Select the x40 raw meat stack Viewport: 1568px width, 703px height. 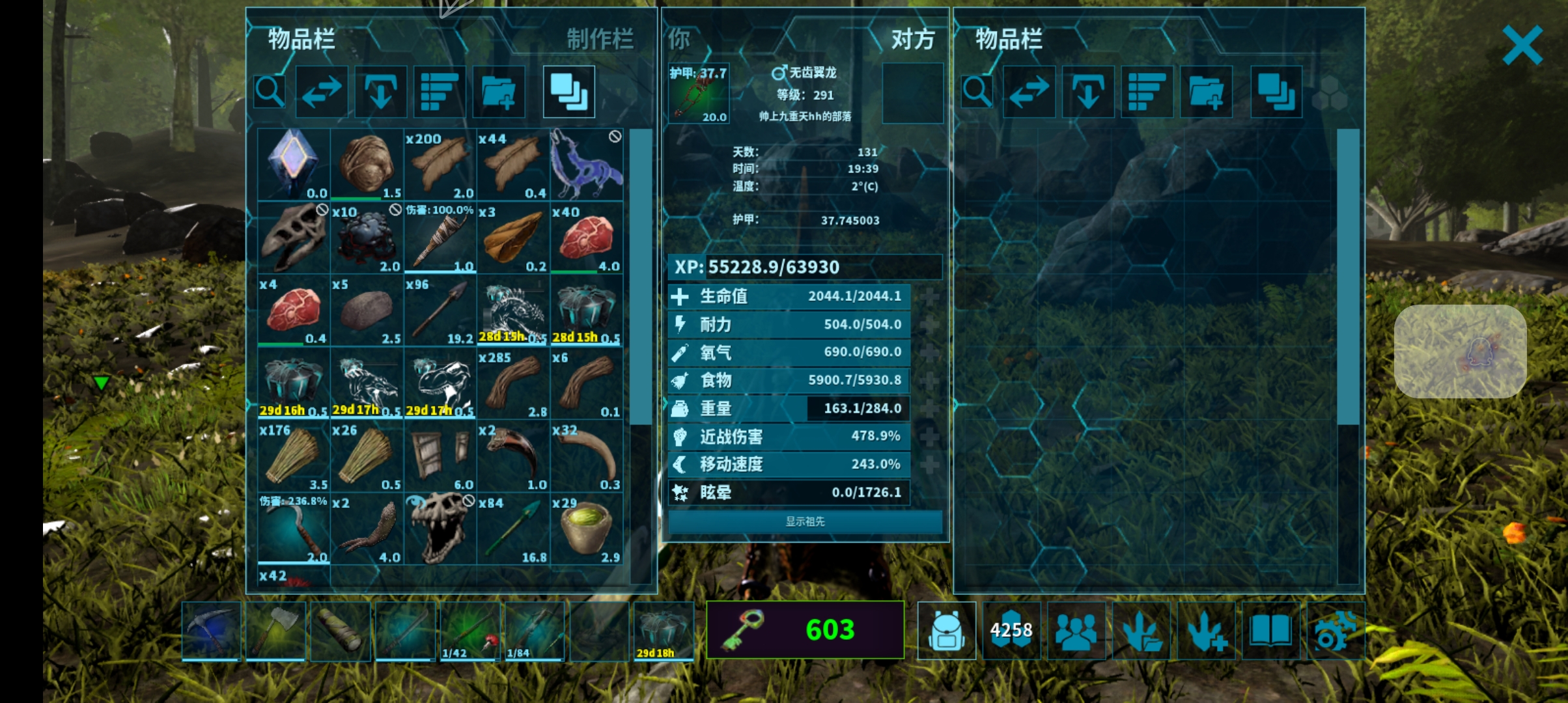tap(586, 238)
